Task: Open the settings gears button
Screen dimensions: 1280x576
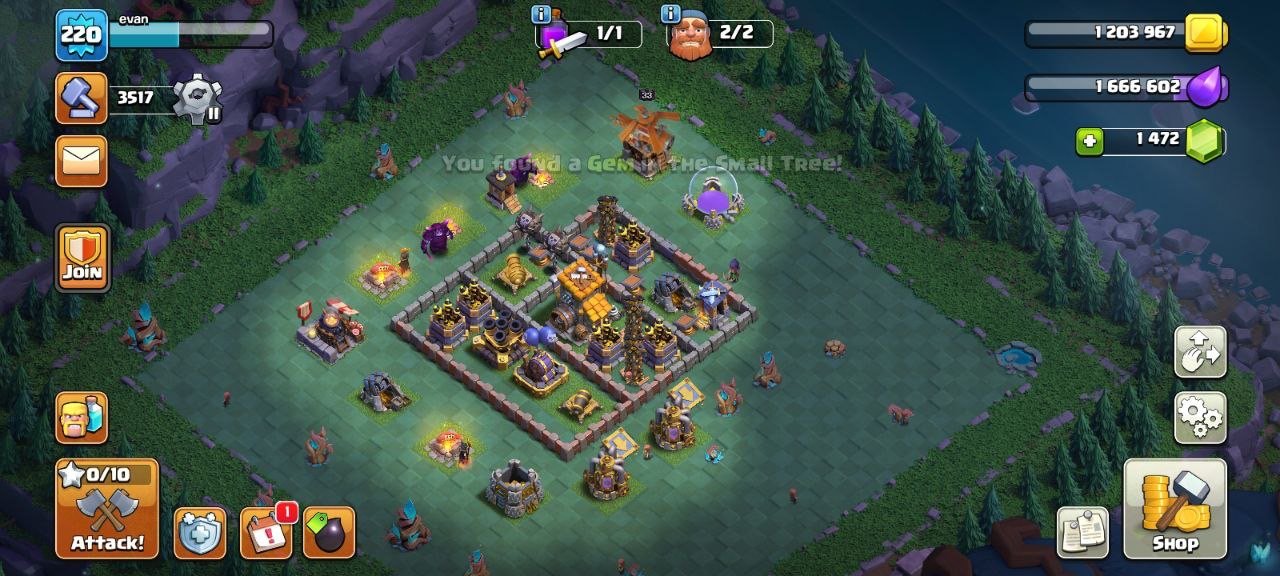Action: click(1200, 417)
